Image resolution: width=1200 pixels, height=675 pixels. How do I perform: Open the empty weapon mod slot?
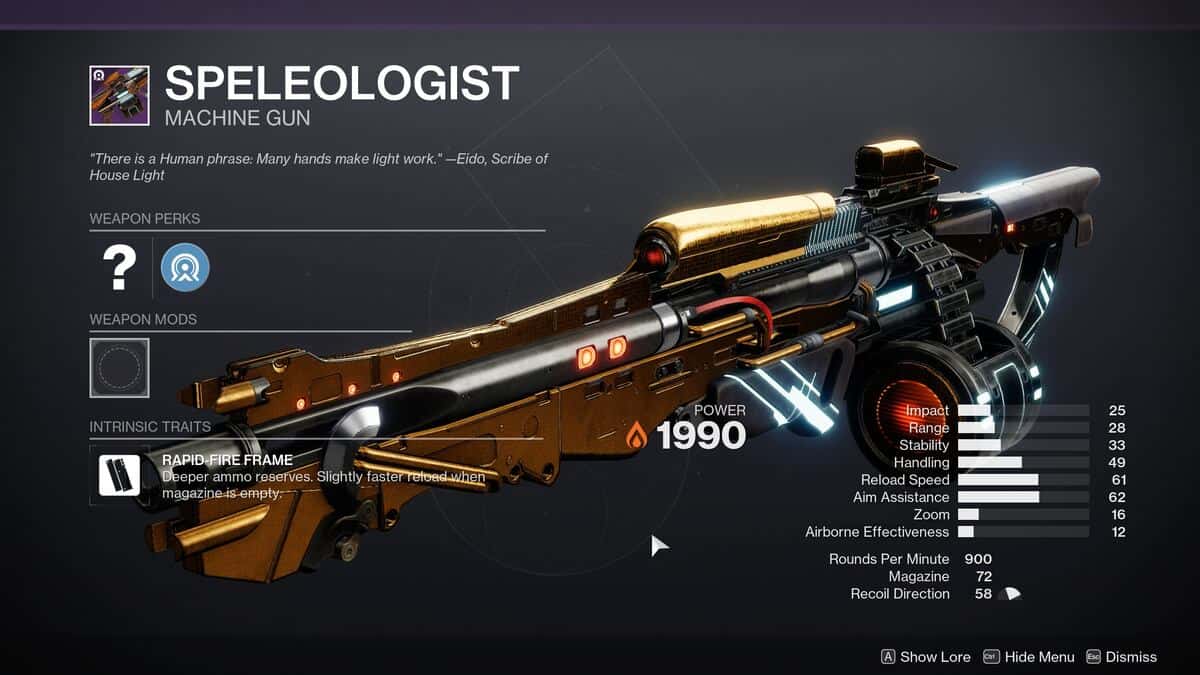pos(119,367)
